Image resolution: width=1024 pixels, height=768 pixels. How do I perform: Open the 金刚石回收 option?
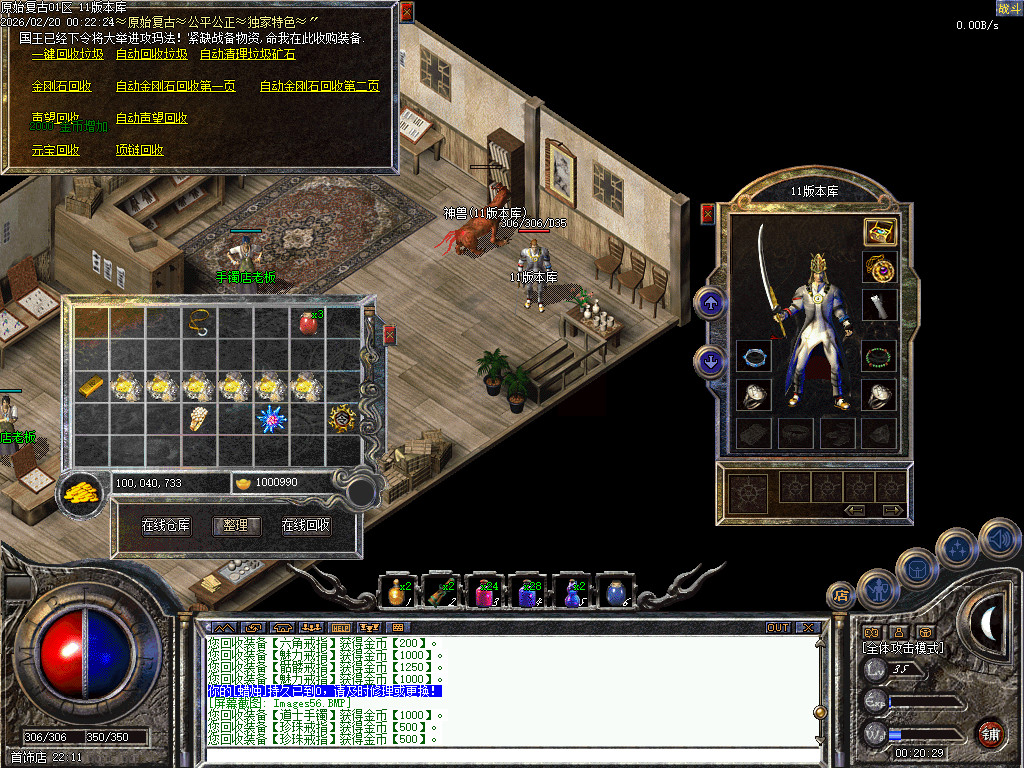click(x=61, y=87)
